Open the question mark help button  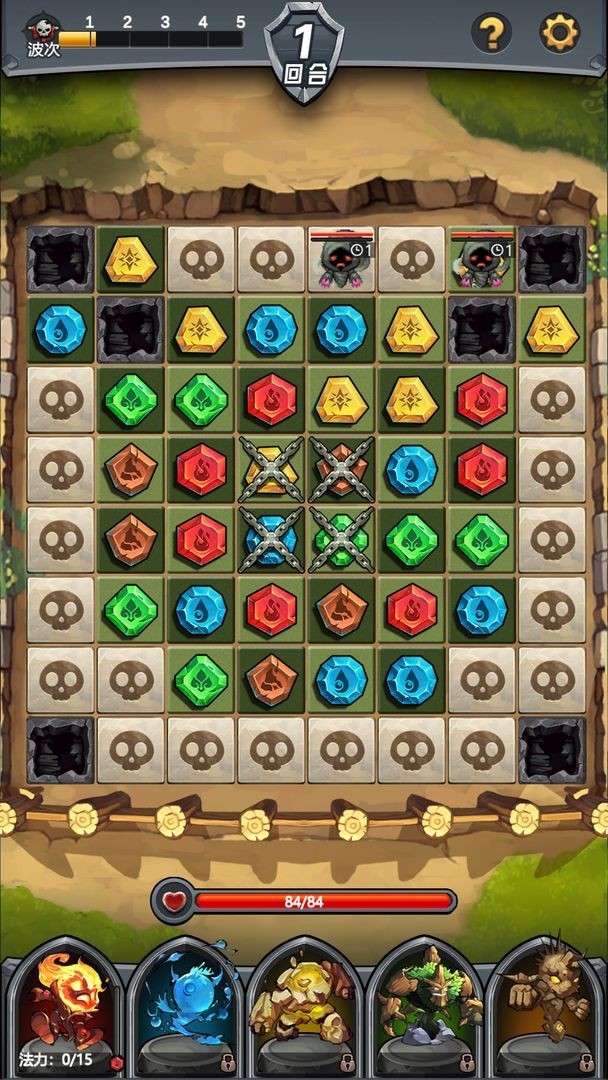[491, 34]
